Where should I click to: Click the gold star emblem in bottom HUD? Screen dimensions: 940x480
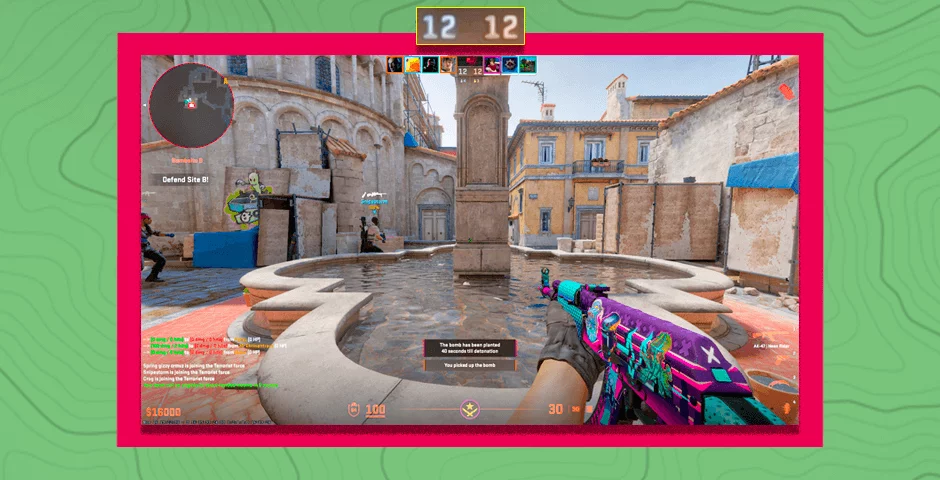click(x=467, y=409)
